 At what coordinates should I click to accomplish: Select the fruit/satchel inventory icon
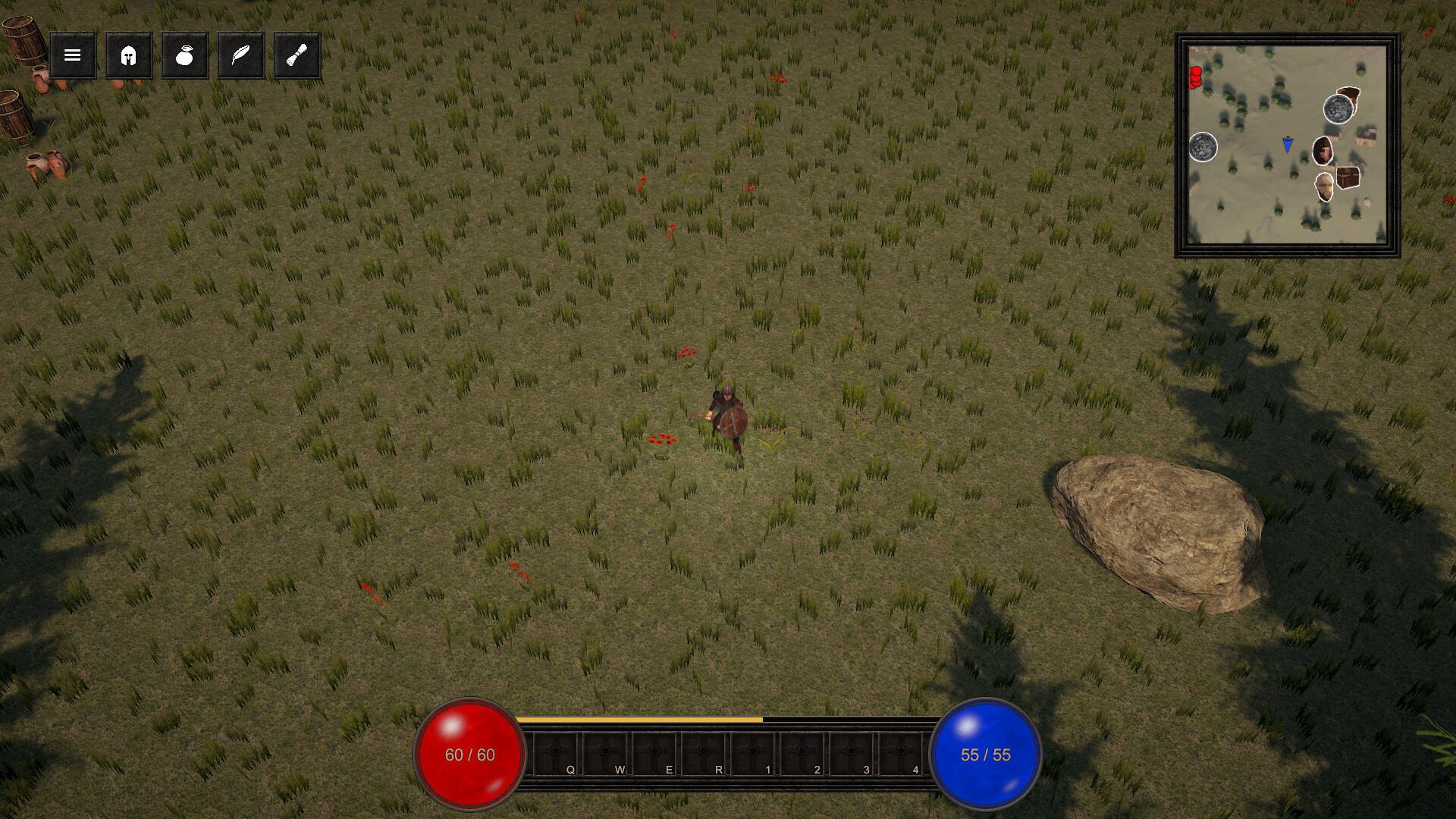click(184, 55)
